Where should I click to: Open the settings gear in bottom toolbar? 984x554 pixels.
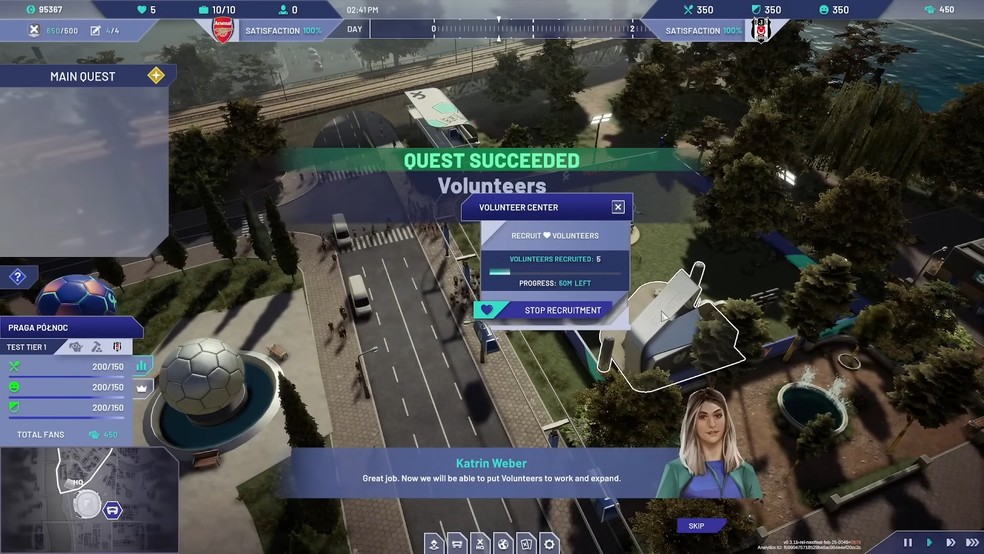tap(549, 544)
